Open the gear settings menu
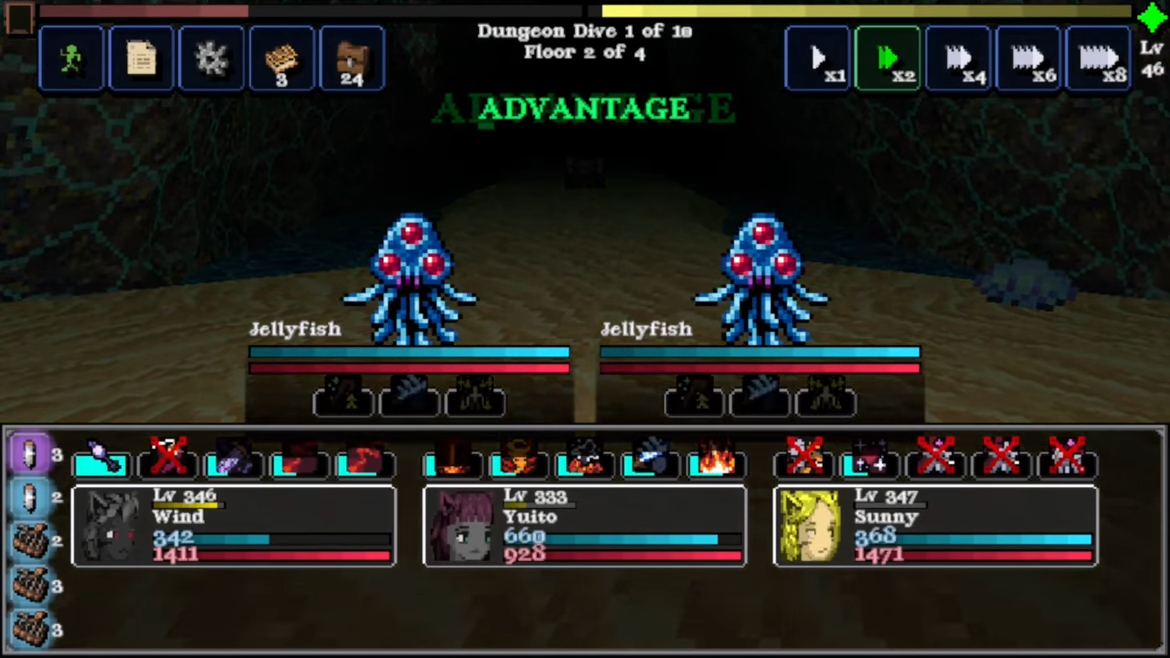 pyautogui.click(x=211, y=59)
